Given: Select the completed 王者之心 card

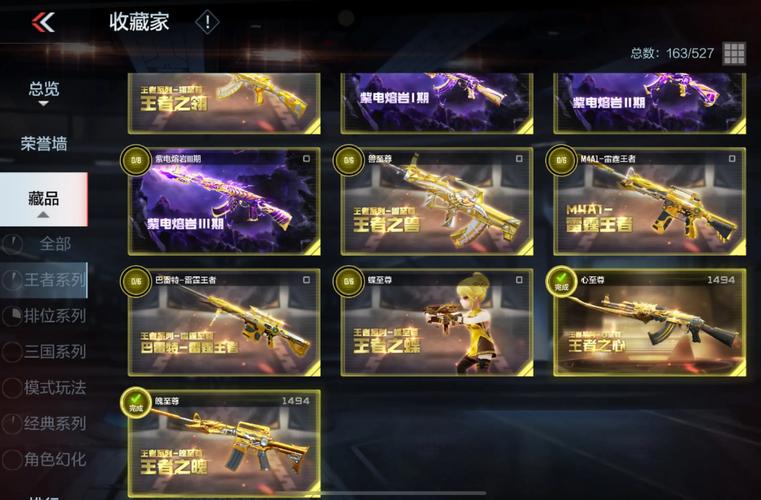Looking at the screenshot, I should coord(649,322).
